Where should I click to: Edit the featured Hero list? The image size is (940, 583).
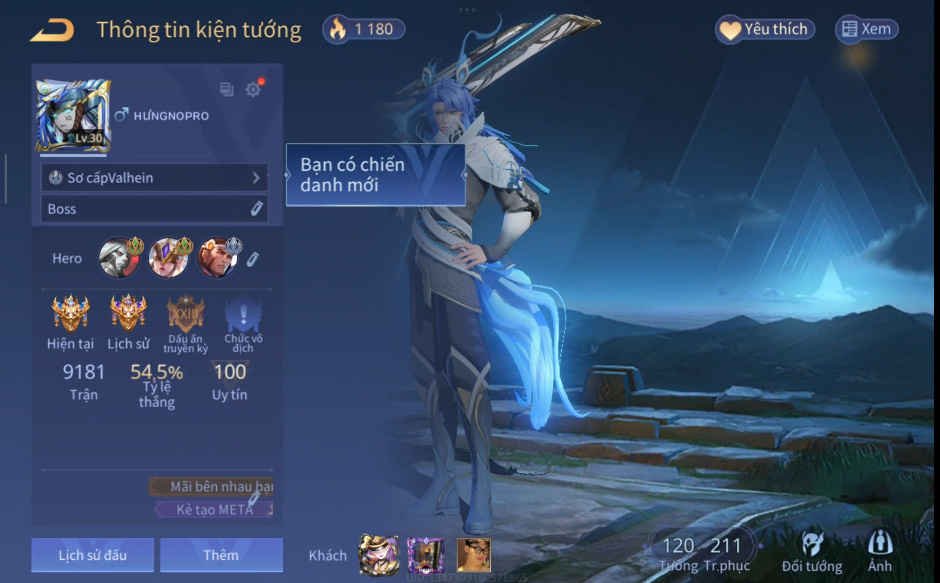[253, 259]
